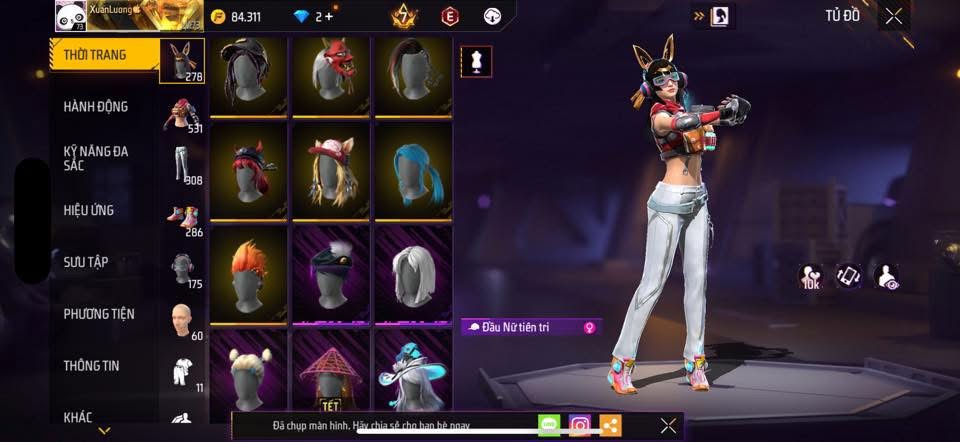The width and height of the screenshot is (960, 442).
Task: Pick the Tết conical hat item
Action: point(331,376)
